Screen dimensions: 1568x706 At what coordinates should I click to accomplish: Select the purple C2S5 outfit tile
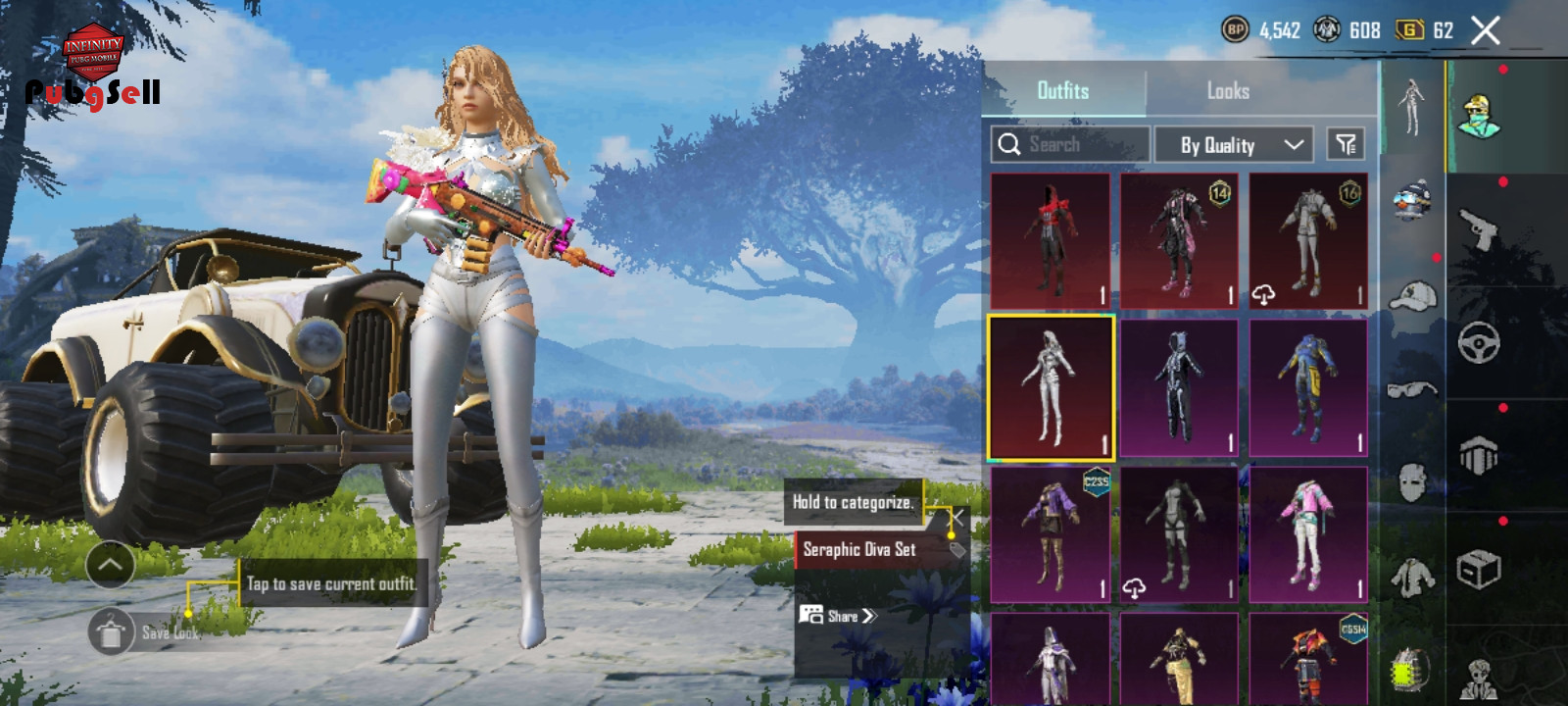(x=1050, y=534)
